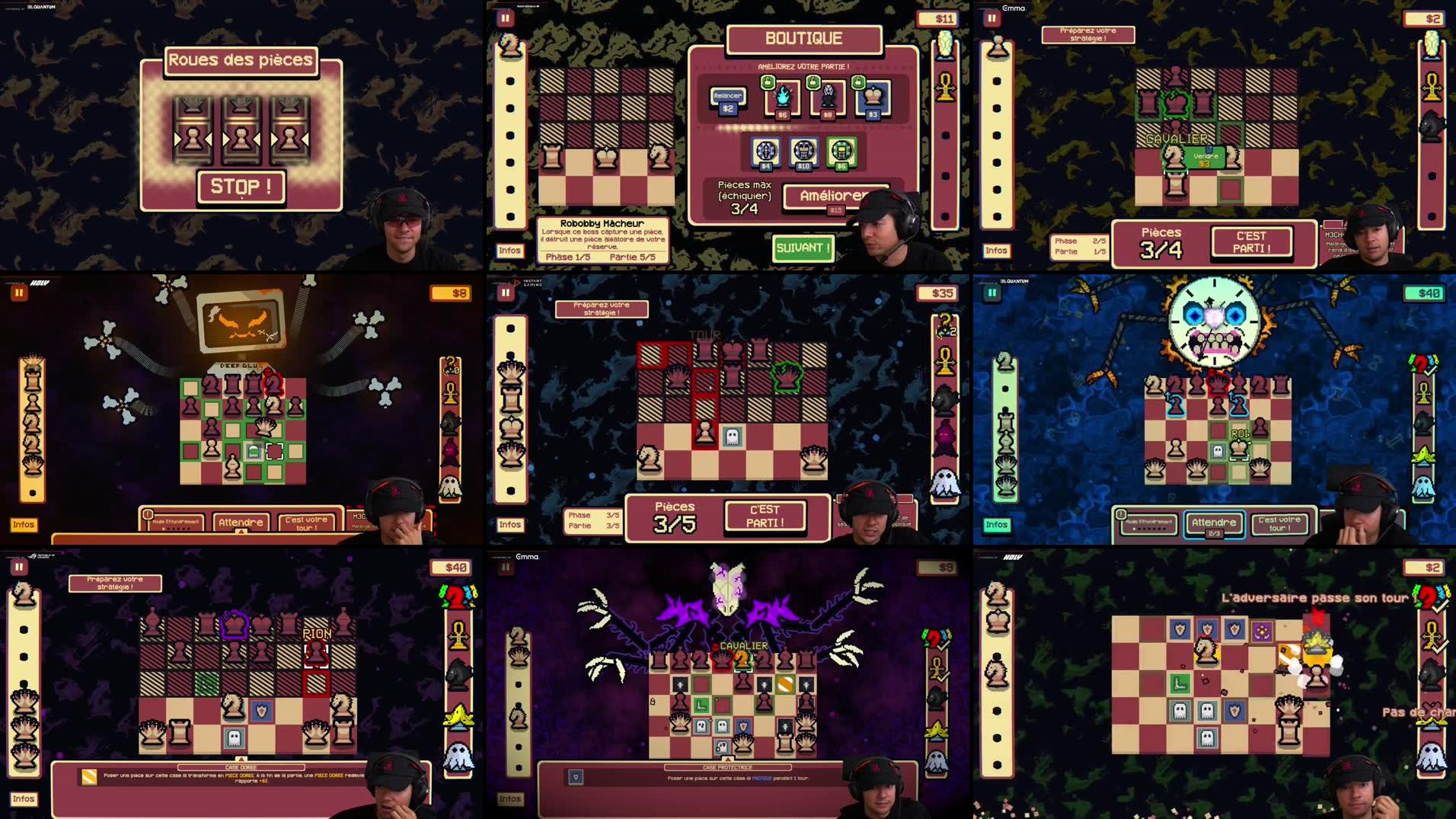This screenshot has height=819, width=1456.
Task: Buy the king piece priced $3
Action: pos(873,97)
